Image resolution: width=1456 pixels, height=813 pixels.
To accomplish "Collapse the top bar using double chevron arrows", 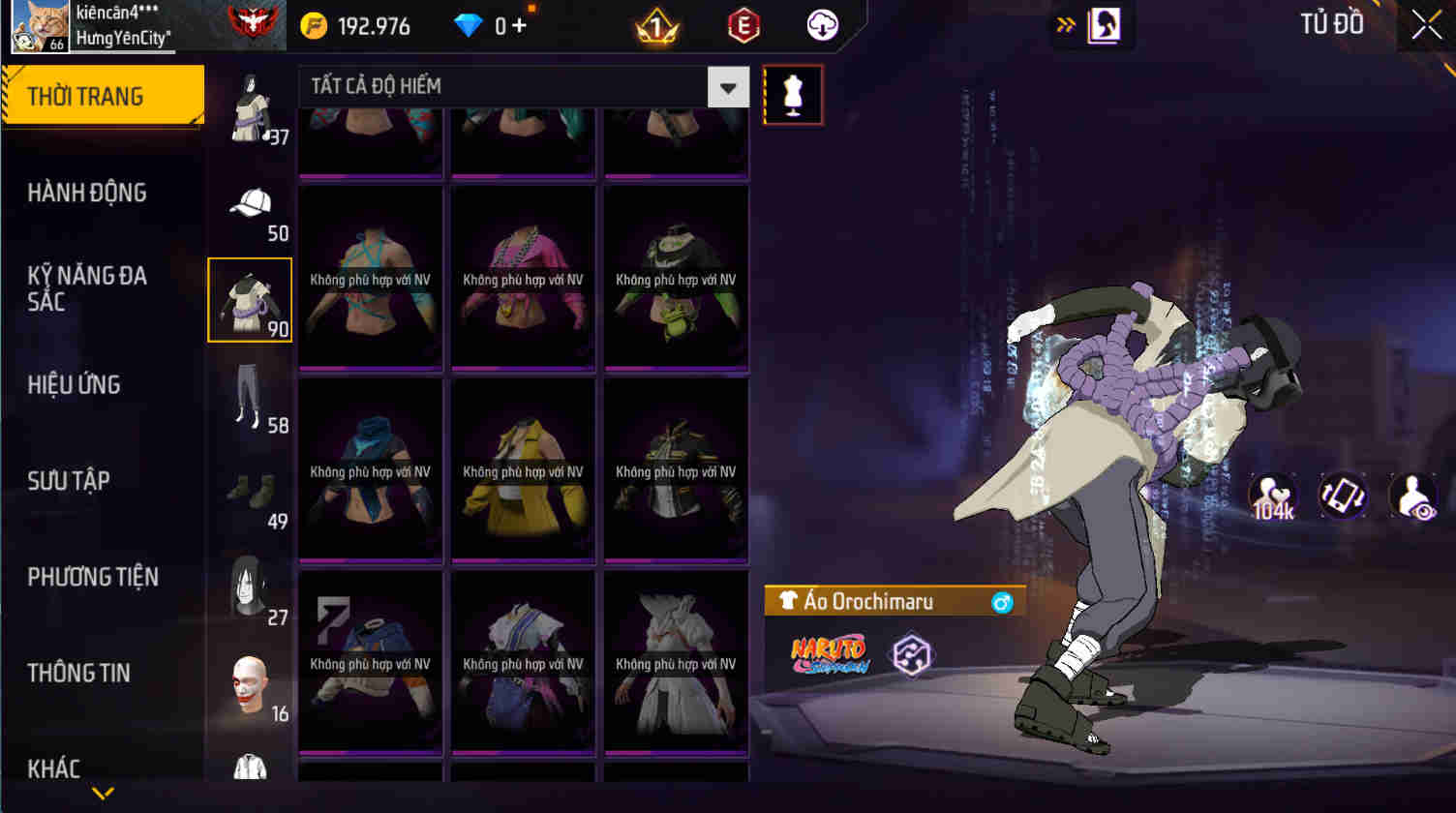I will pos(1064,26).
